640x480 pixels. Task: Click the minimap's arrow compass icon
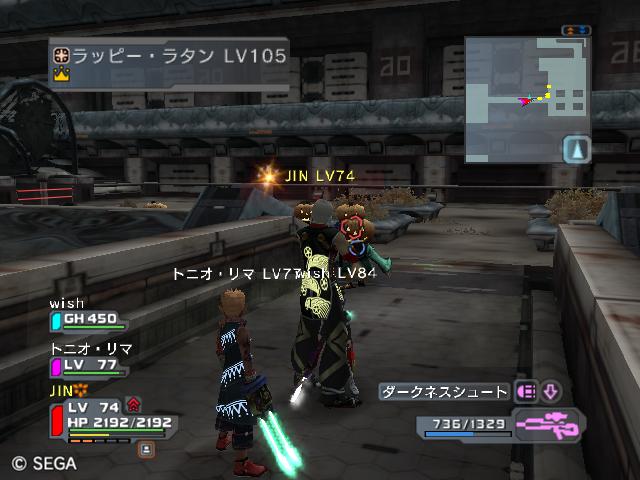click(x=577, y=149)
